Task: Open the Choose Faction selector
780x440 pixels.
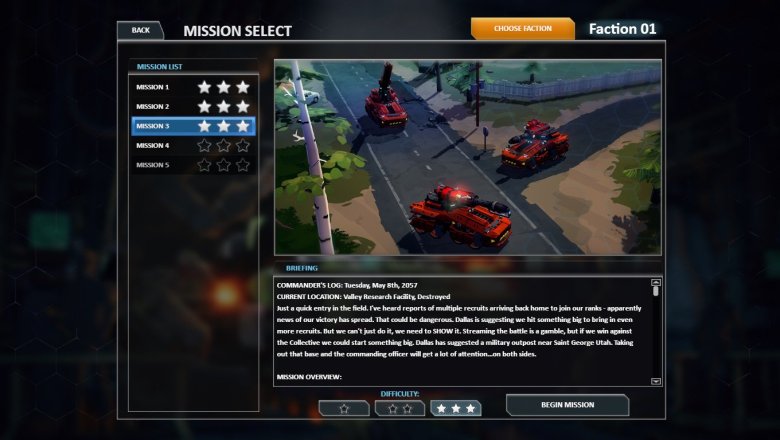Action: coord(522,29)
